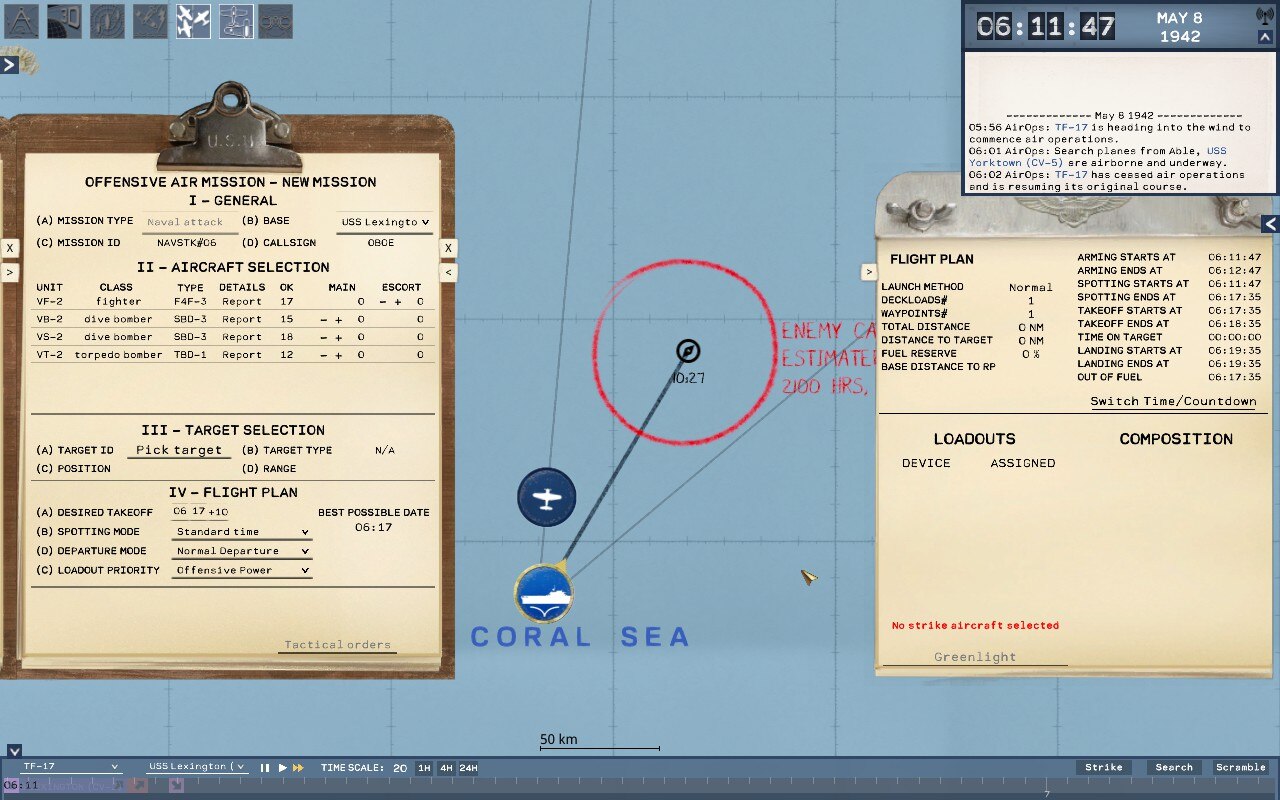
Task: Open the VB-2 squadron Report details
Action: 242,319
